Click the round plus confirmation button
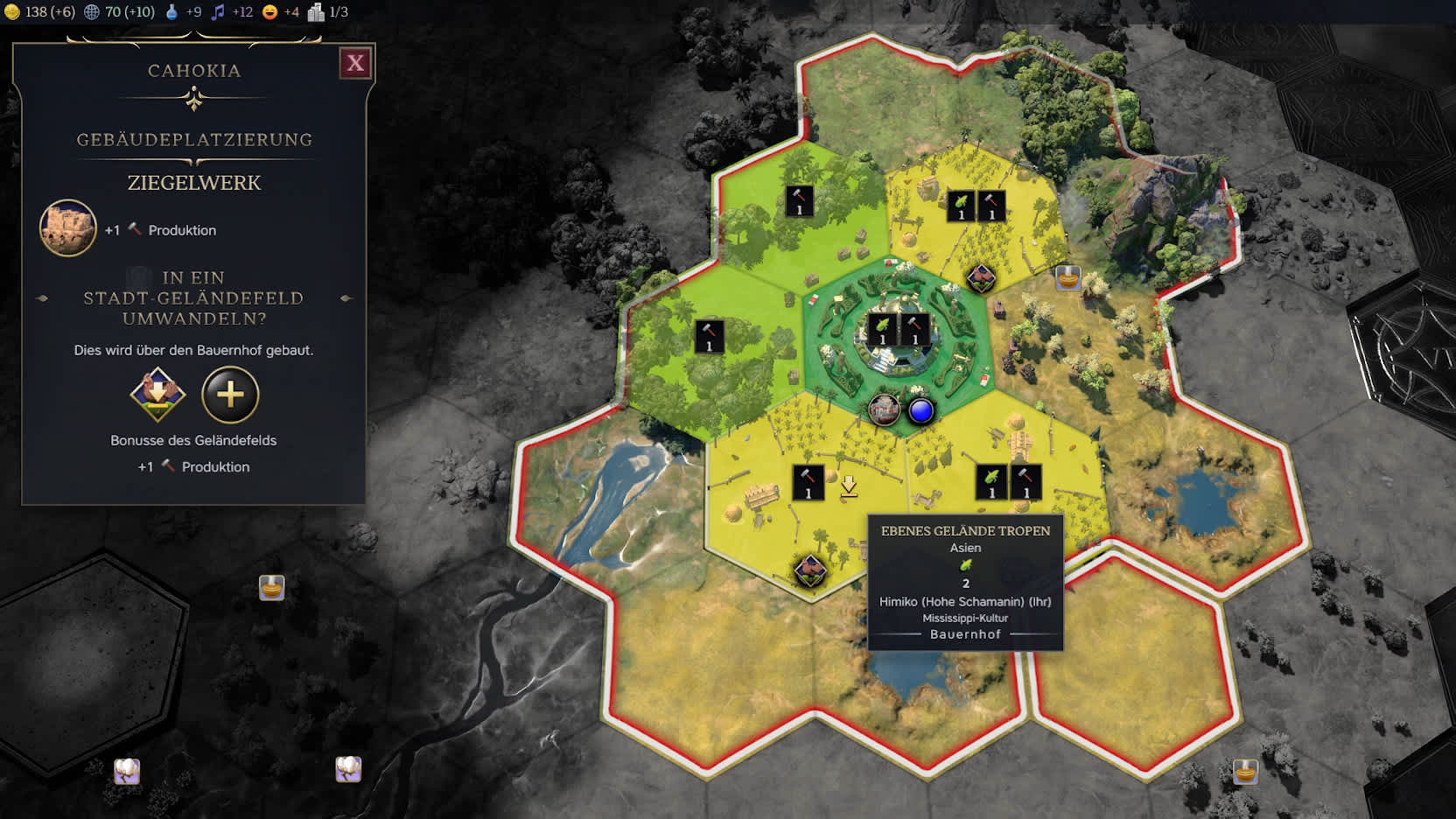 pyautogui.click(x=230, y=395)
